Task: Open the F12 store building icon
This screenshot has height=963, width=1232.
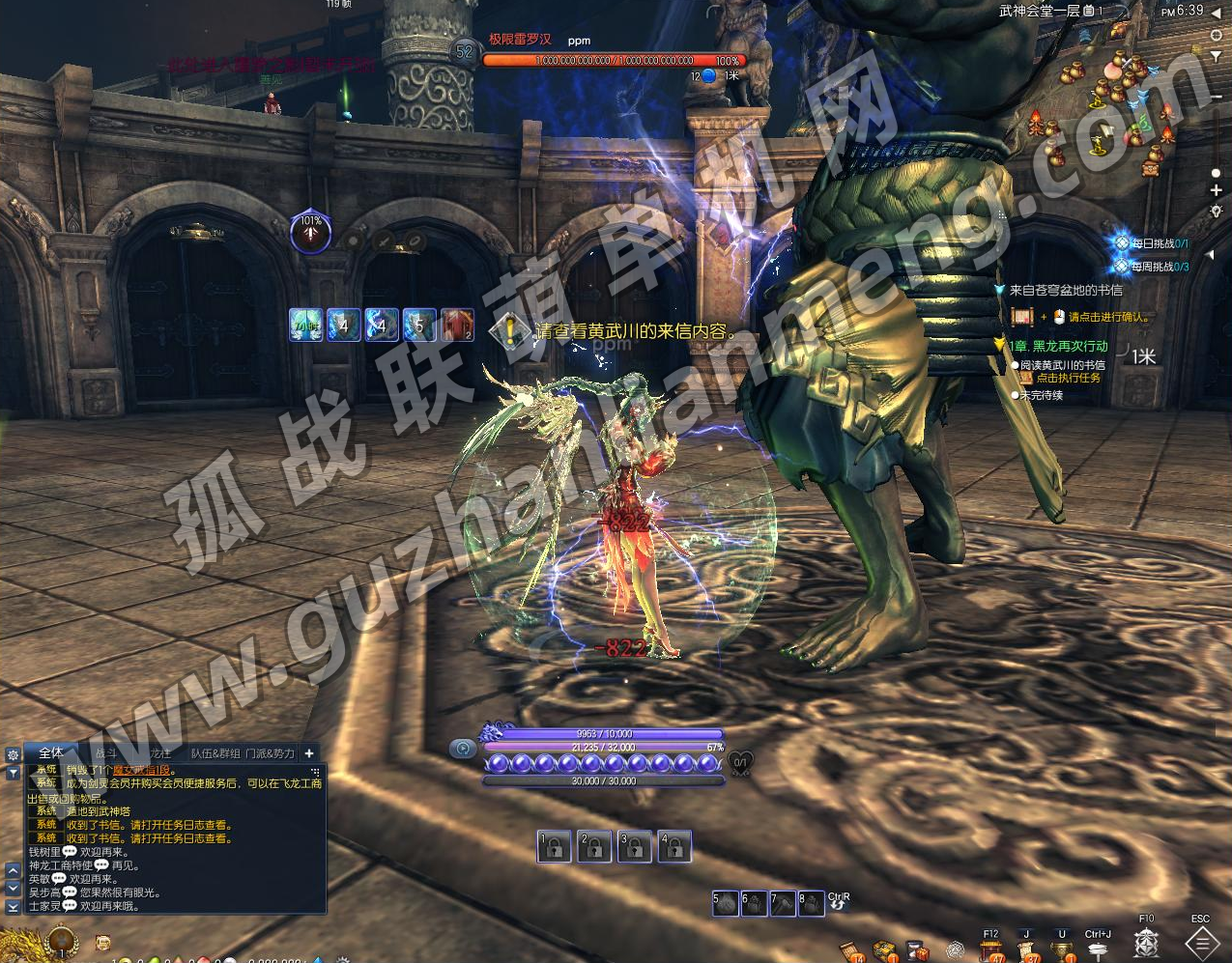Action: (x=991, y=950)
